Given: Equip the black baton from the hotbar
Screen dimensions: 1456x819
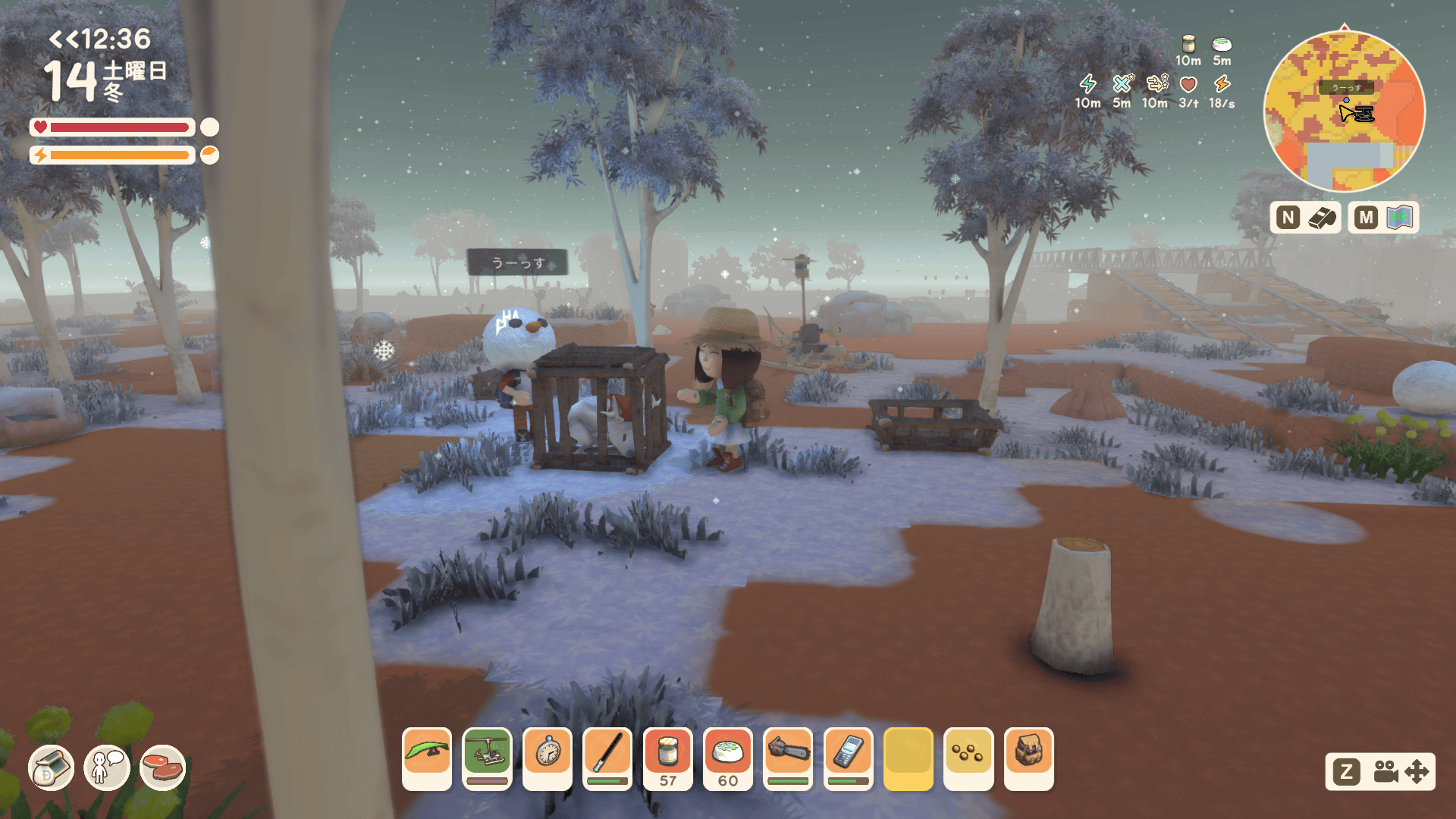Looking at the screenshot, I should pyautogui.click(x=607, y=758).
